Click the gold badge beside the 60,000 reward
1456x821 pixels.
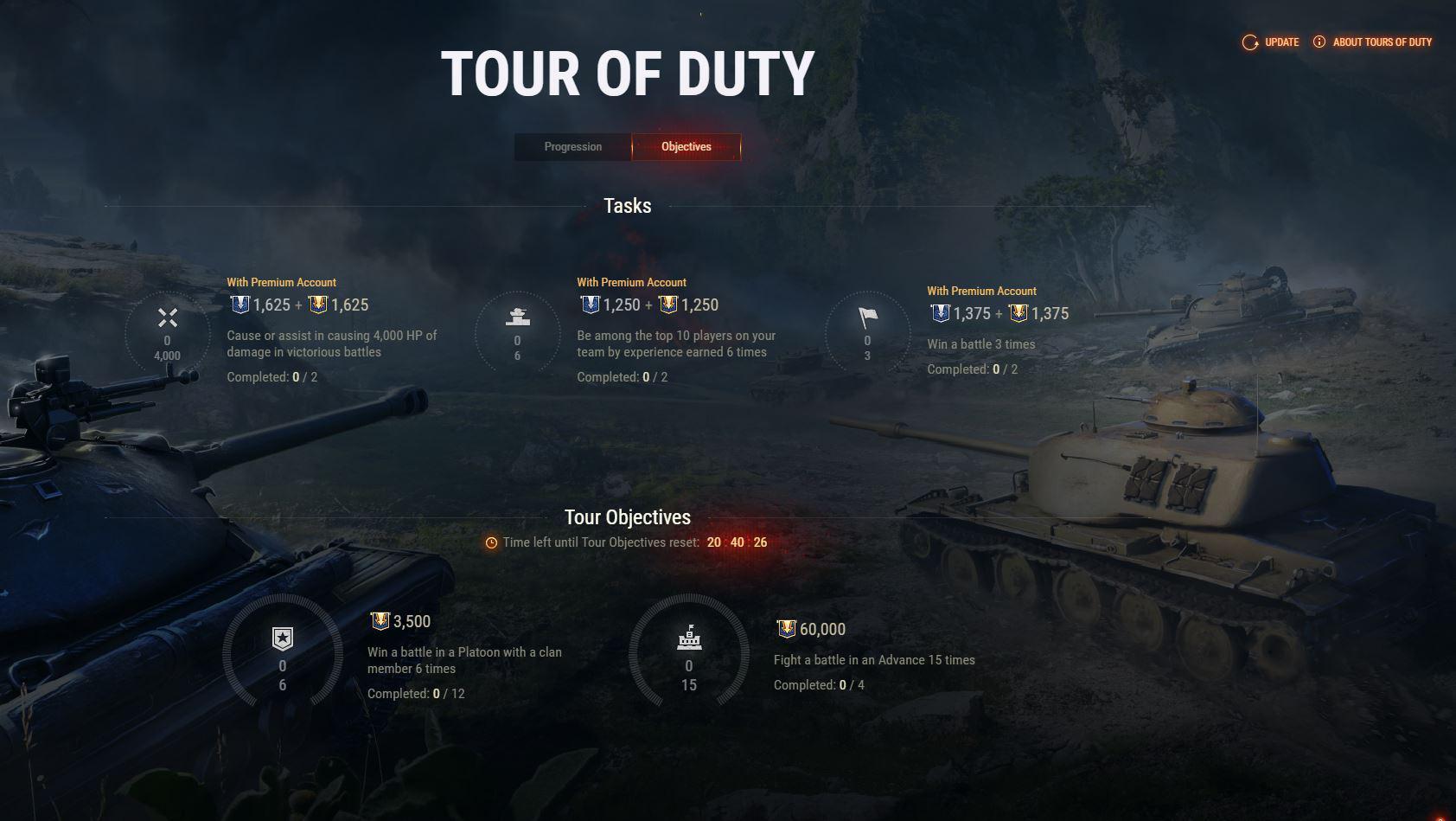pos(788,629)
